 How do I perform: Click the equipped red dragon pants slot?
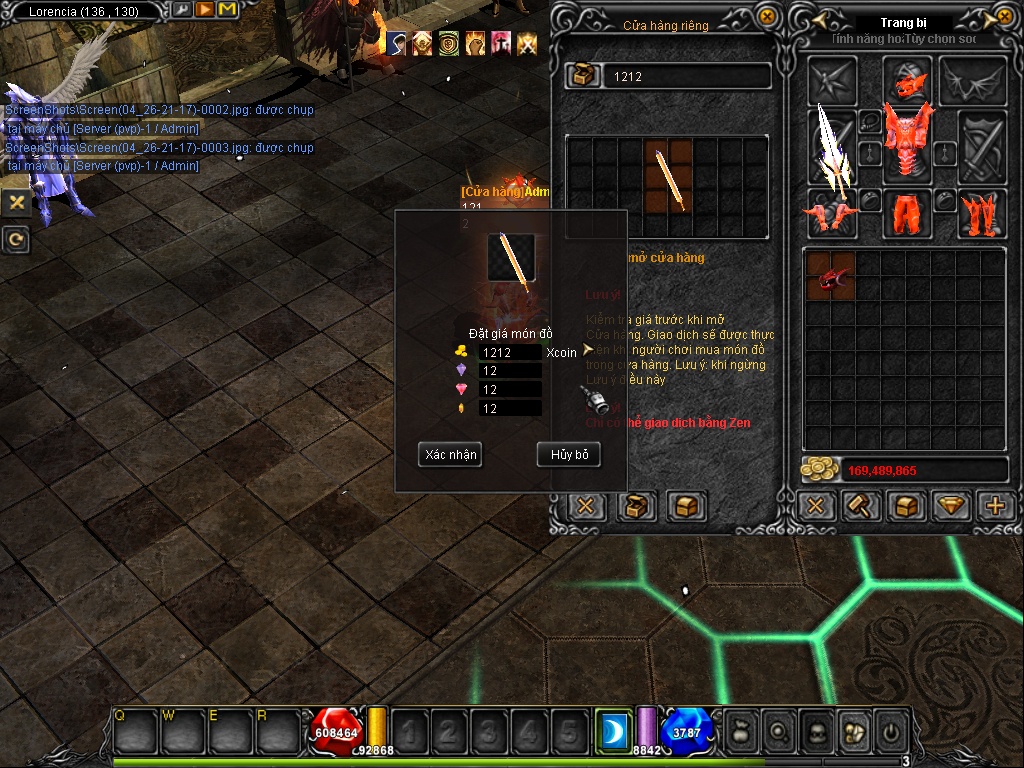[x=908, y=211]
